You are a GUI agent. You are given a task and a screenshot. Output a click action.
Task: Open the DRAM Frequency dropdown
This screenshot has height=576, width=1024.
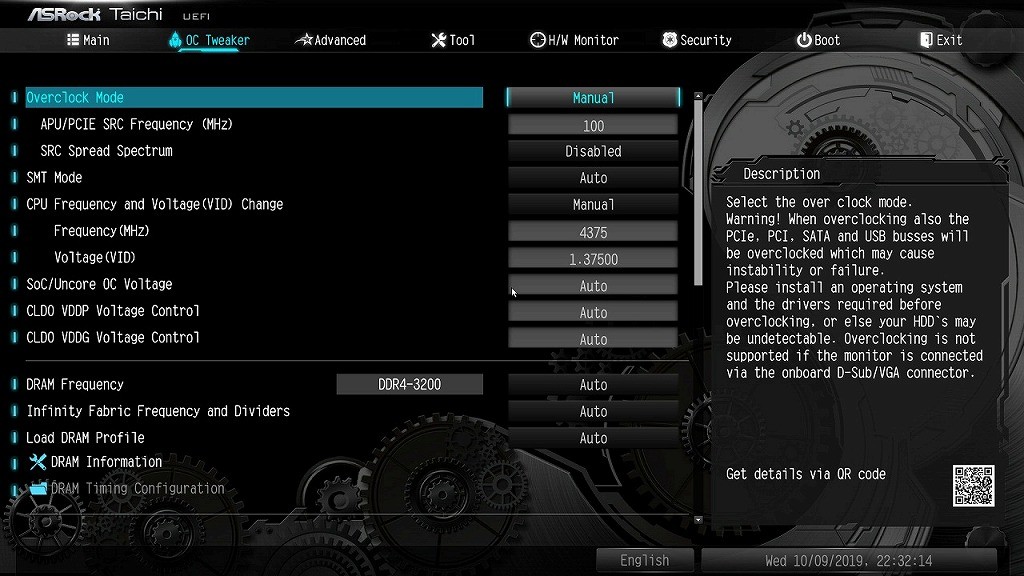(x=593, y=385)
